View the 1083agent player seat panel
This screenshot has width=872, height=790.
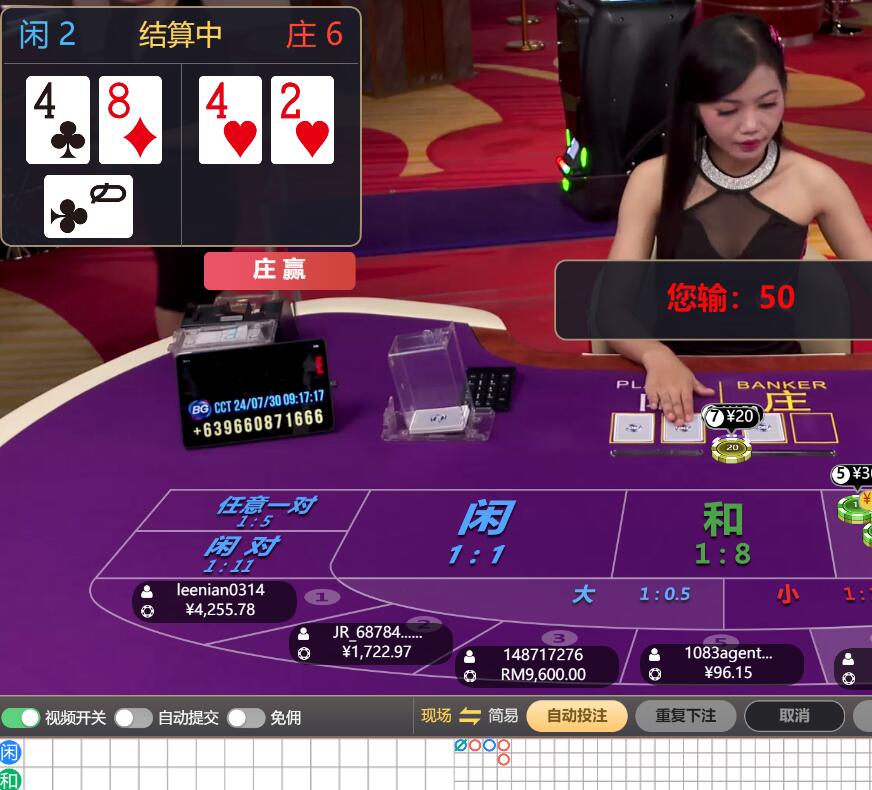point(721,663)
